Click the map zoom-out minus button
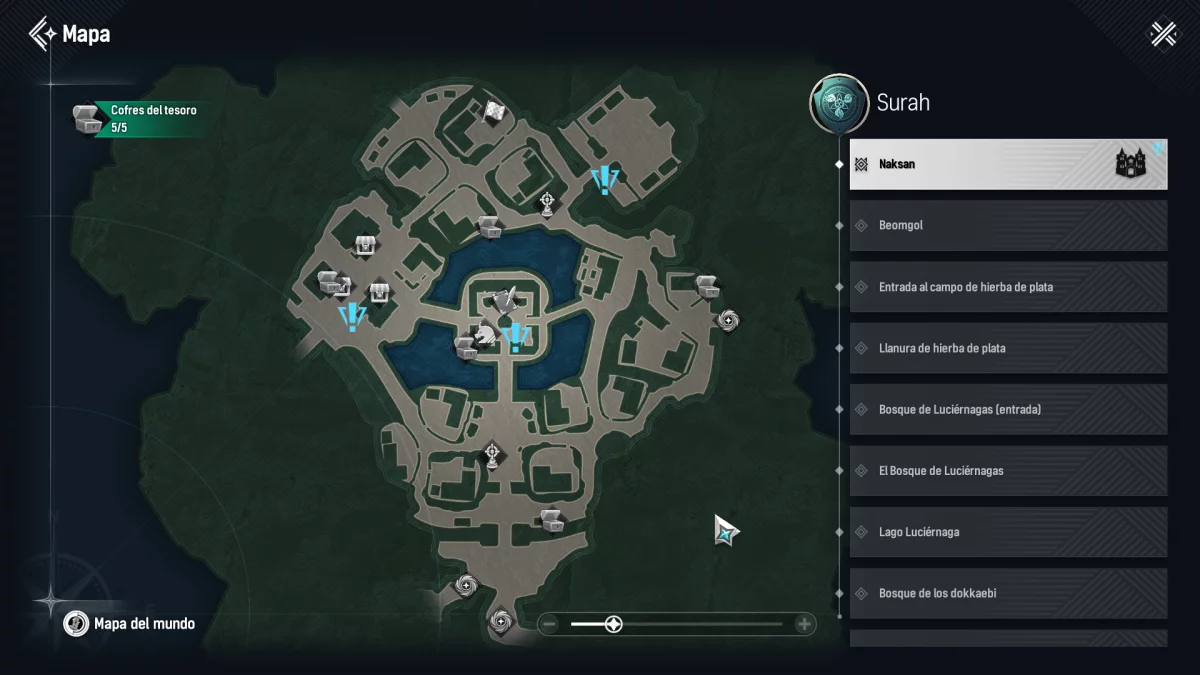Viewport: 1200px width, 675px height. pos(549,625)
